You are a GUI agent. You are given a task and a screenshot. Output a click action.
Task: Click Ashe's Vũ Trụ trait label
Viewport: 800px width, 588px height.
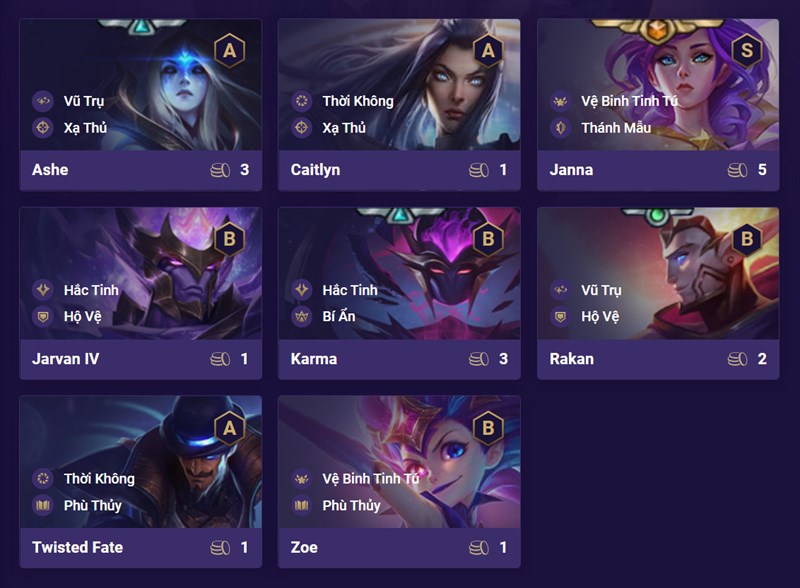[x=84, y=101]
